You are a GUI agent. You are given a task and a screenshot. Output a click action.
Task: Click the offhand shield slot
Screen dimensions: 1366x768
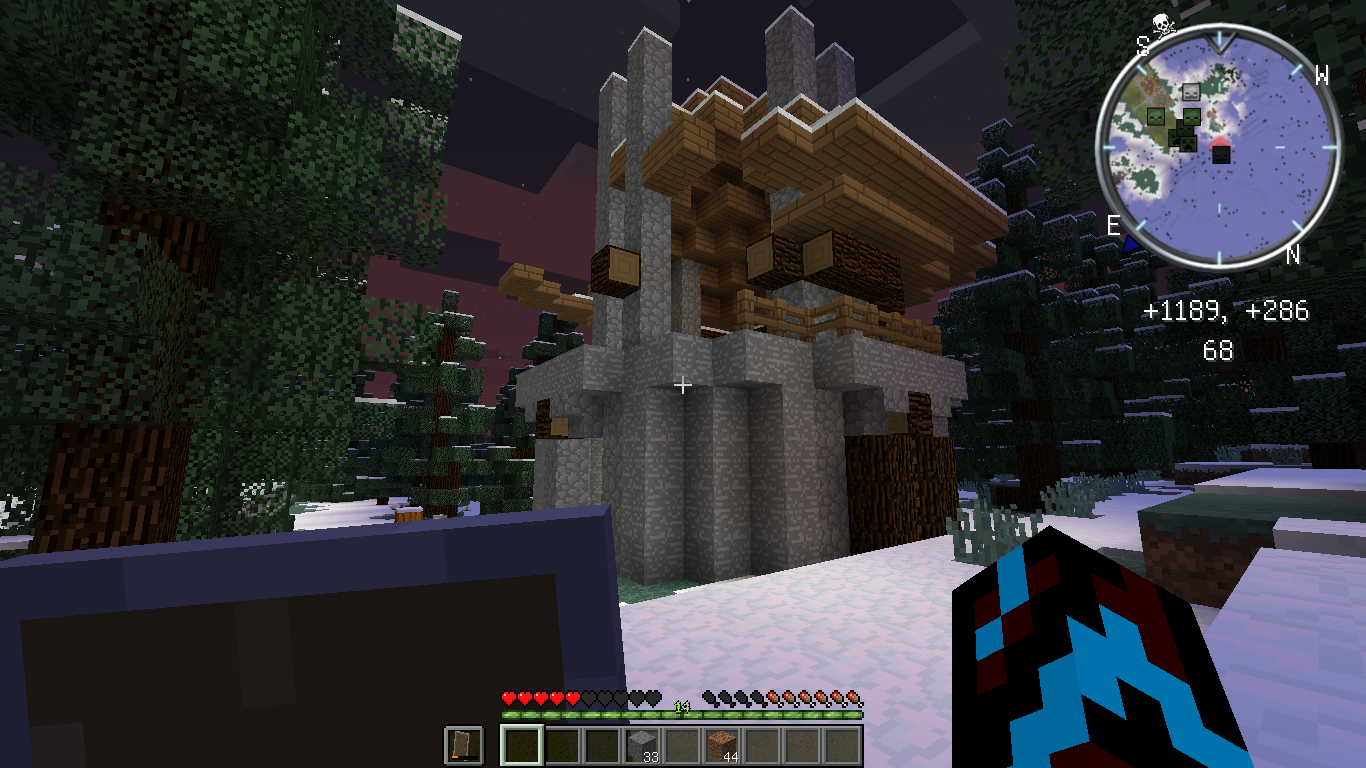pyautogui.click(x=463, y=746)
